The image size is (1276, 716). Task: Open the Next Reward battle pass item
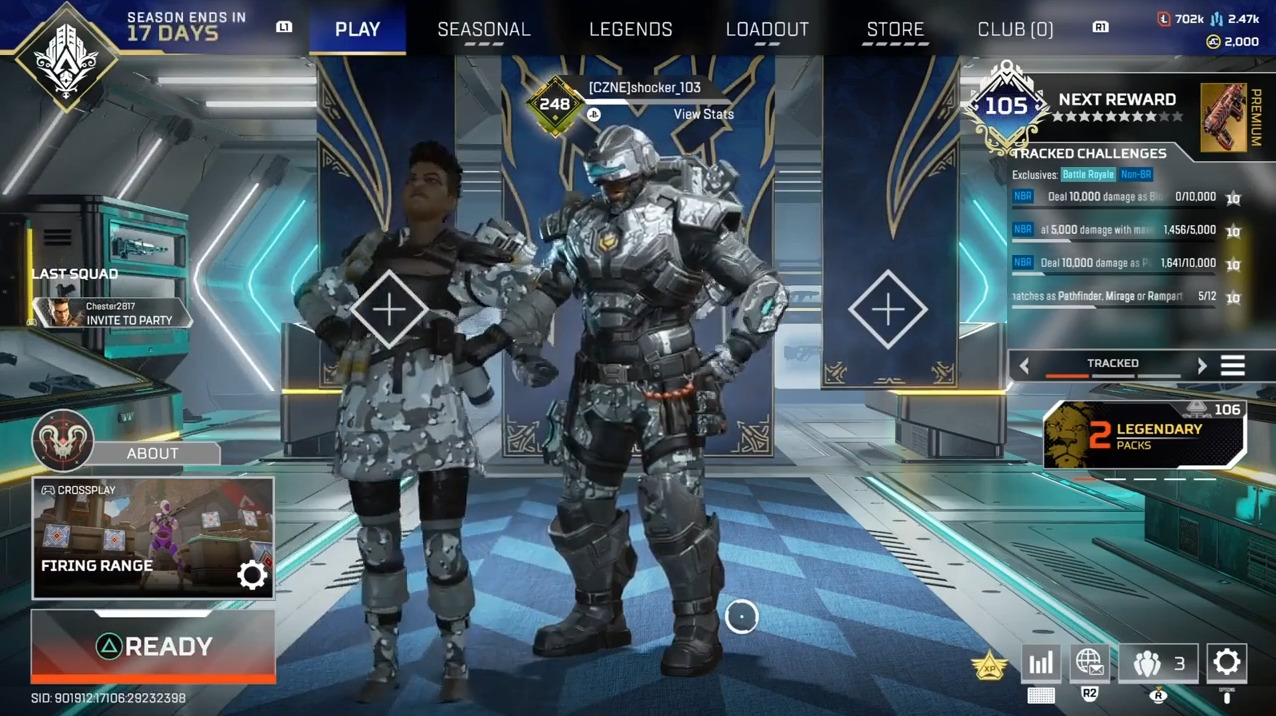1223,117
